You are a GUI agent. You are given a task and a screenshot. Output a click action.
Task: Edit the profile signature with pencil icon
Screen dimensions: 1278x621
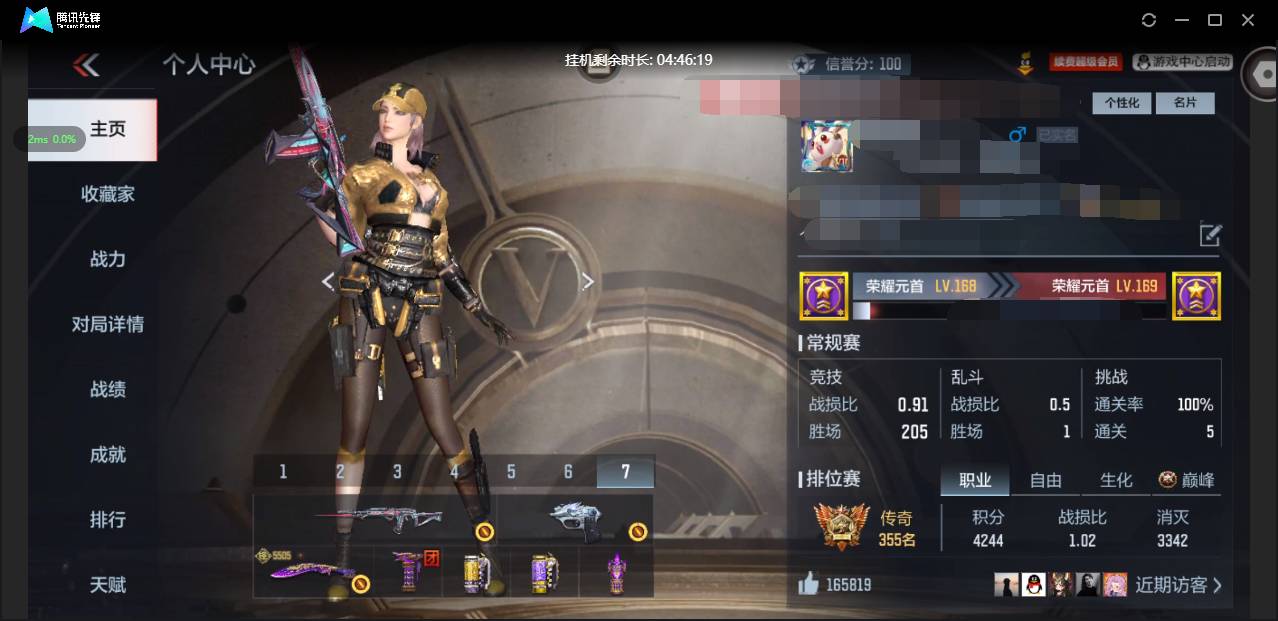tap(1210, 236)
